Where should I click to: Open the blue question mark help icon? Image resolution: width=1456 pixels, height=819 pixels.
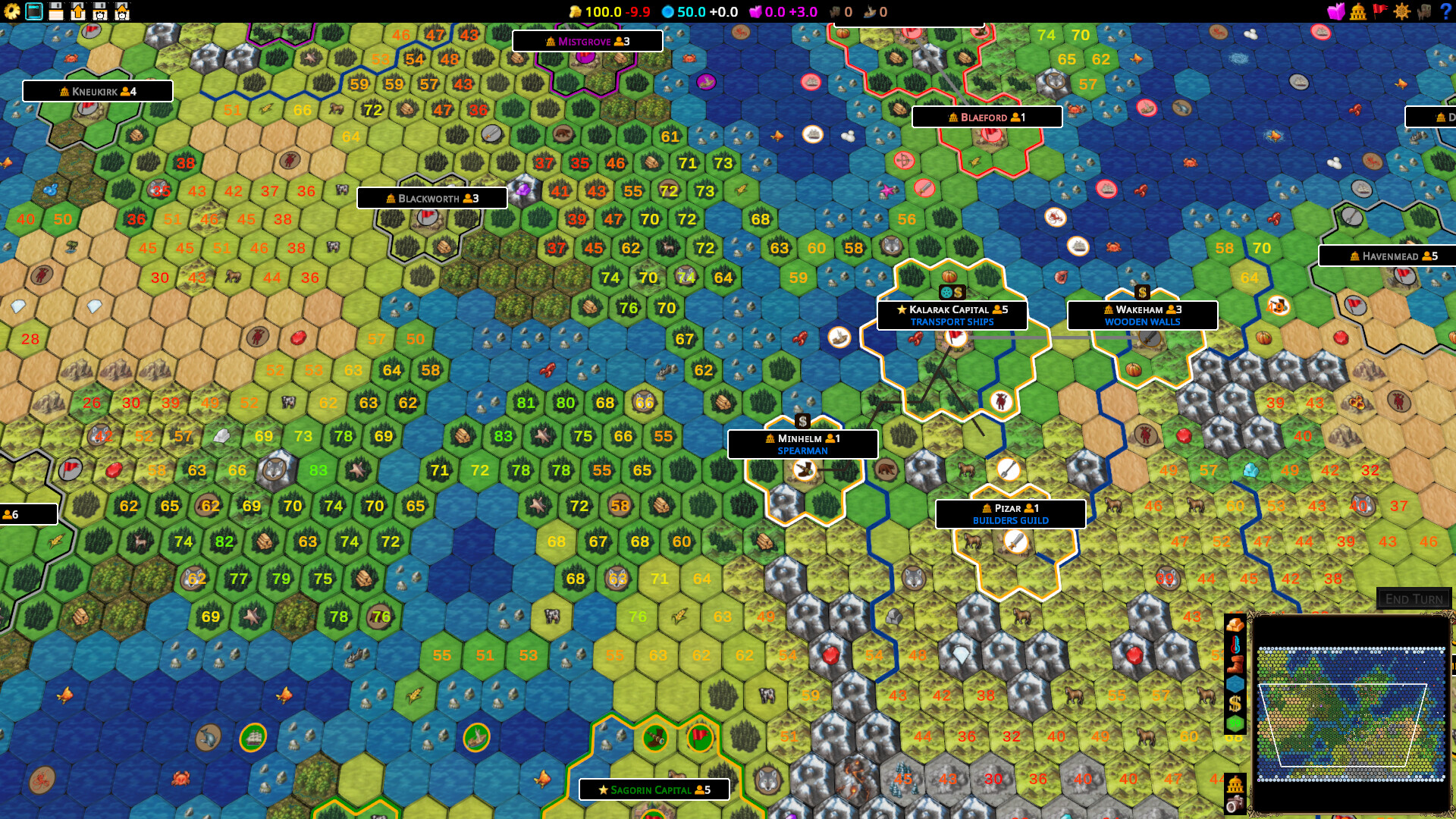coord(1445,11)
